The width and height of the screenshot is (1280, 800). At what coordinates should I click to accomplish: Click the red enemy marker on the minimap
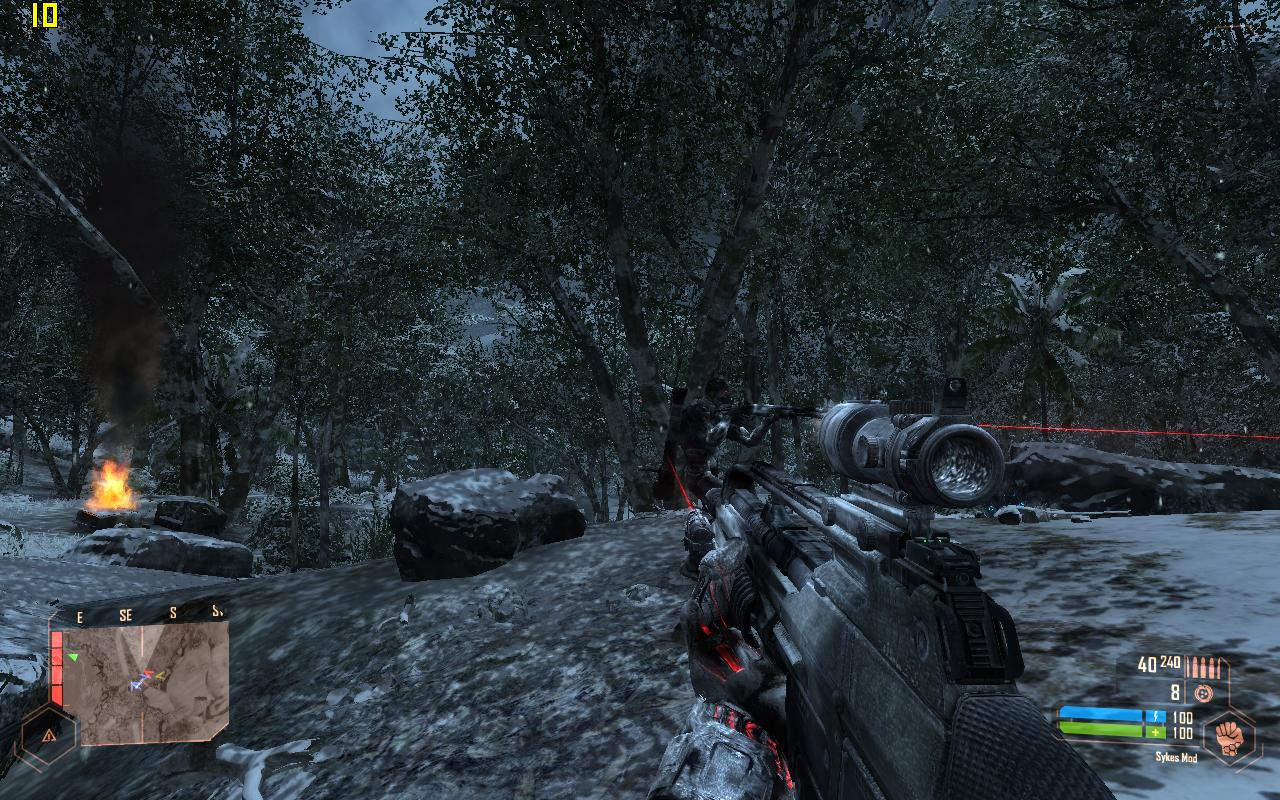[x=150, y=671]
